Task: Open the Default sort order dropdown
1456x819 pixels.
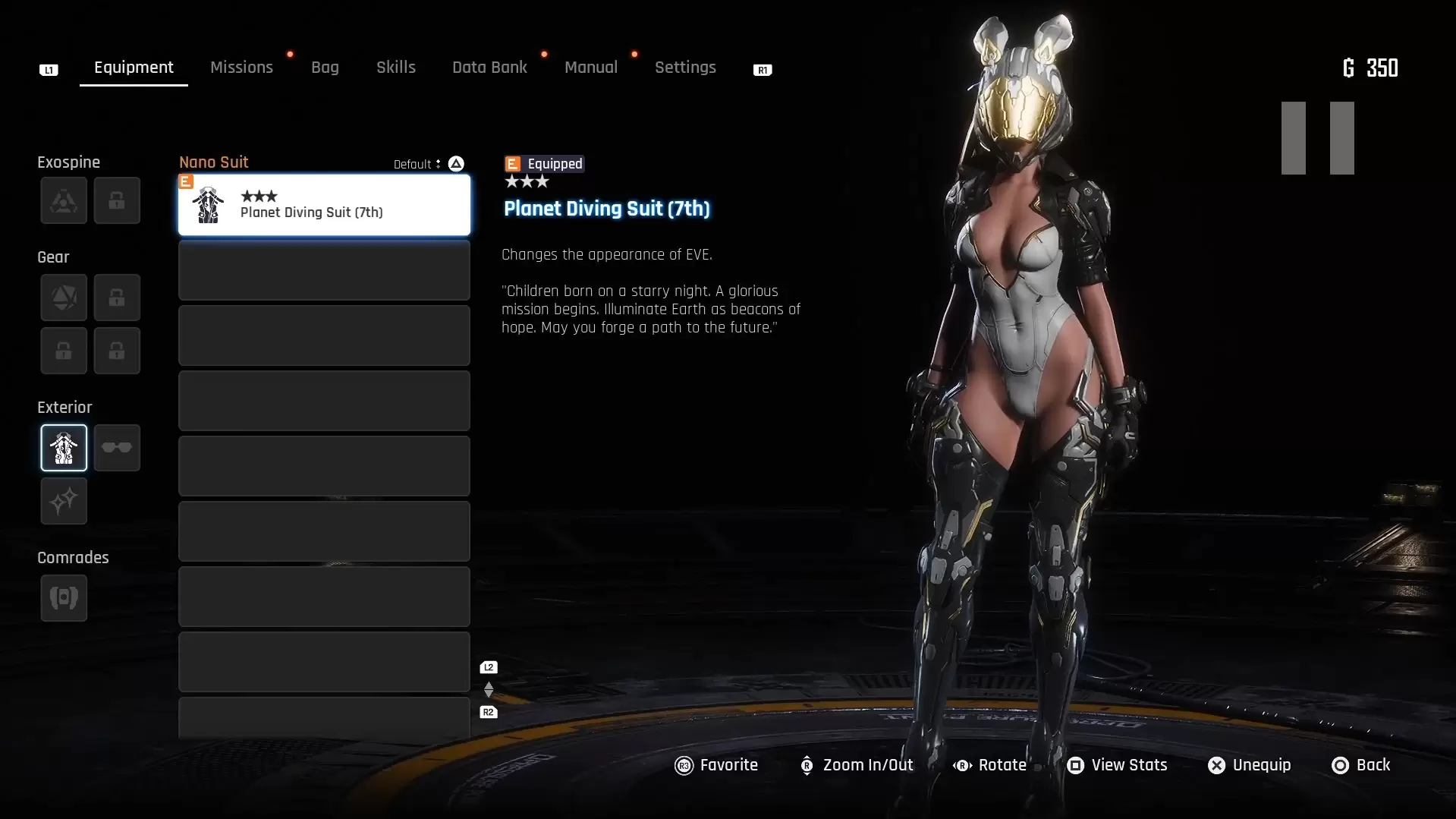Action: [417, 163]
